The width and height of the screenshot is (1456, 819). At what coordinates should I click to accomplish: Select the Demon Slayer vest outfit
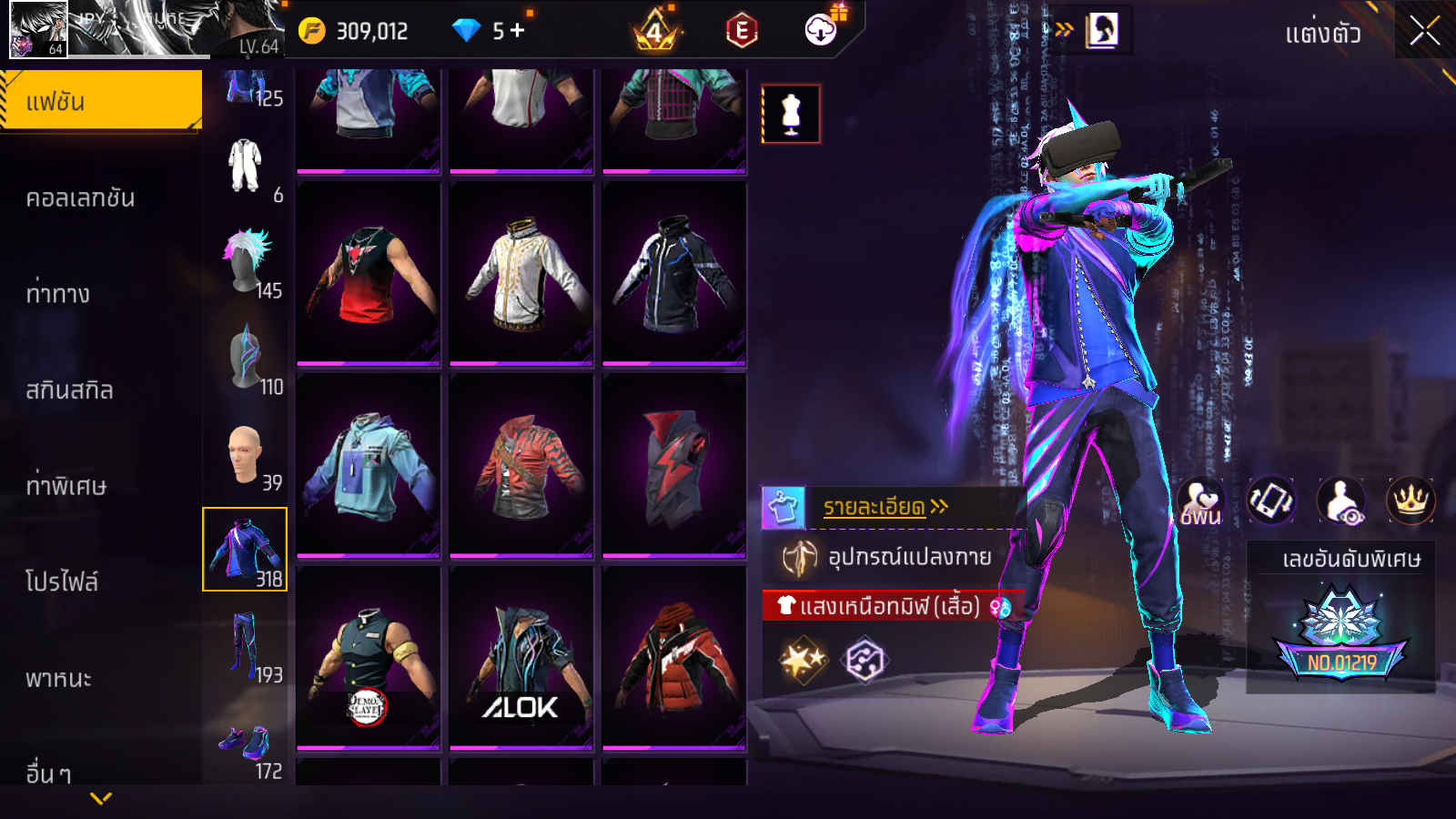pyautogui.click(x=368, y=658)
